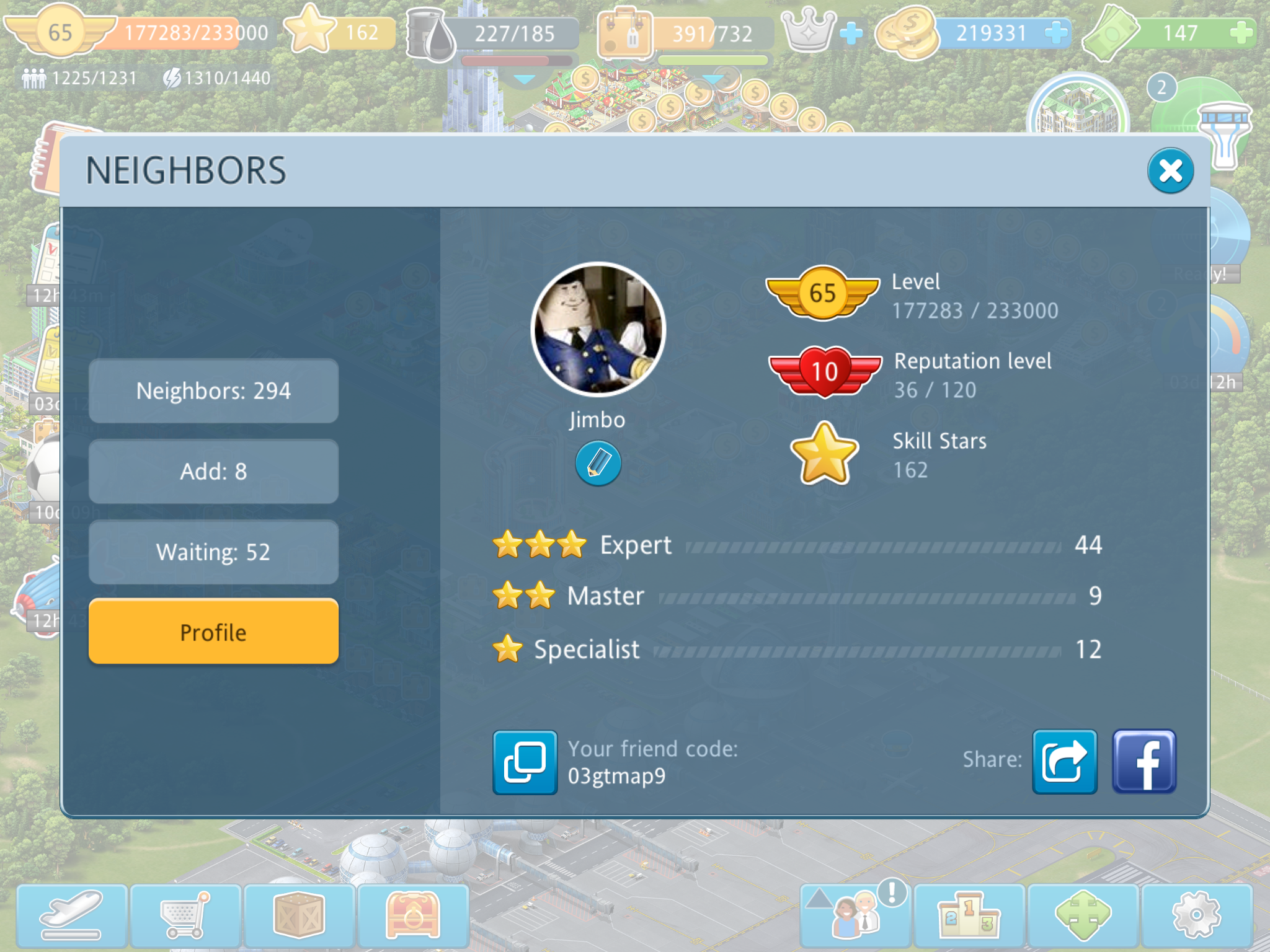The image size is (1270, 952).
Task: Click the Jimbo profile avatar
Action: click(598, 329)
